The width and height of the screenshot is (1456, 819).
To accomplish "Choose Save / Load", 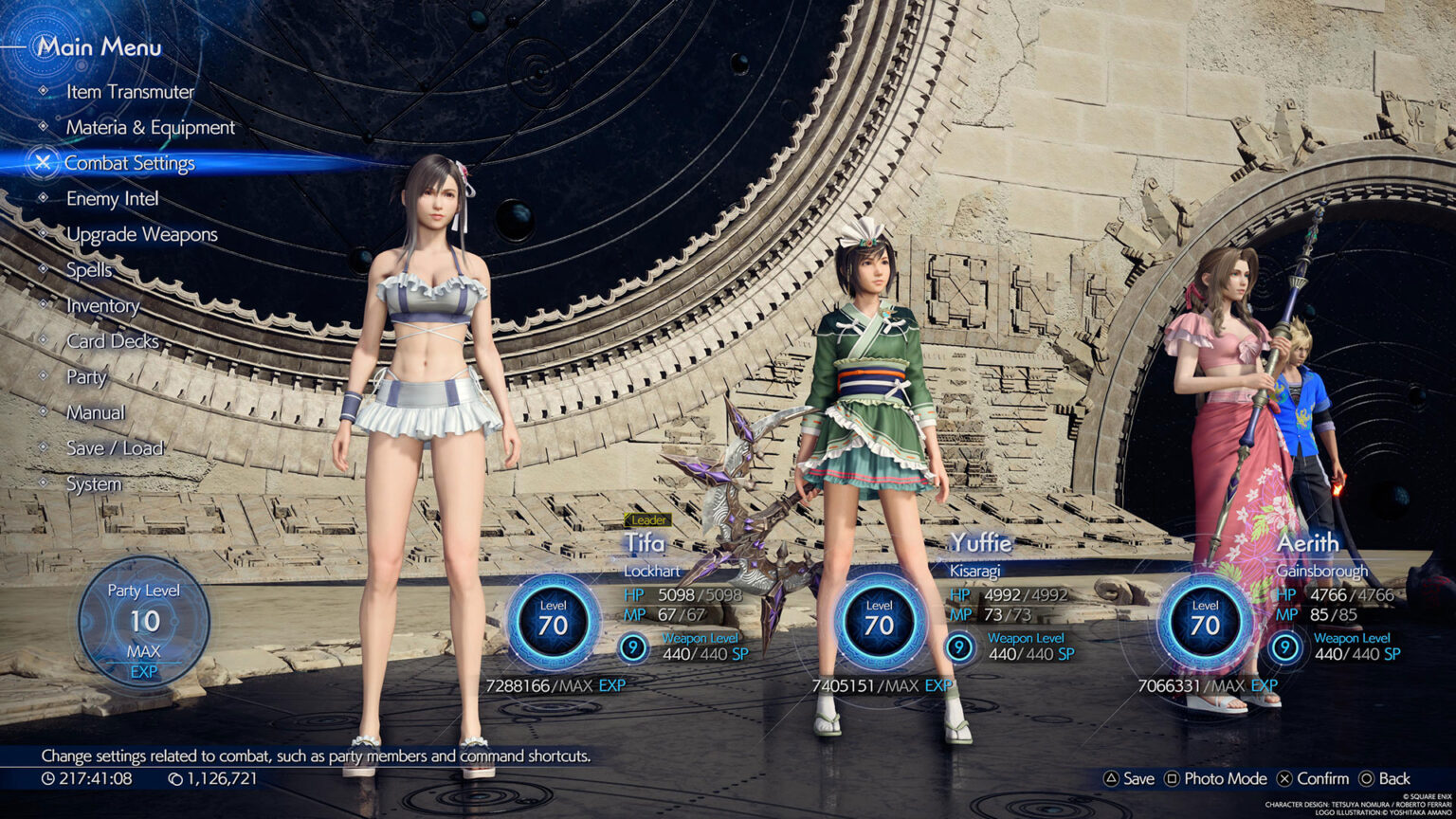I will [115, 448].
